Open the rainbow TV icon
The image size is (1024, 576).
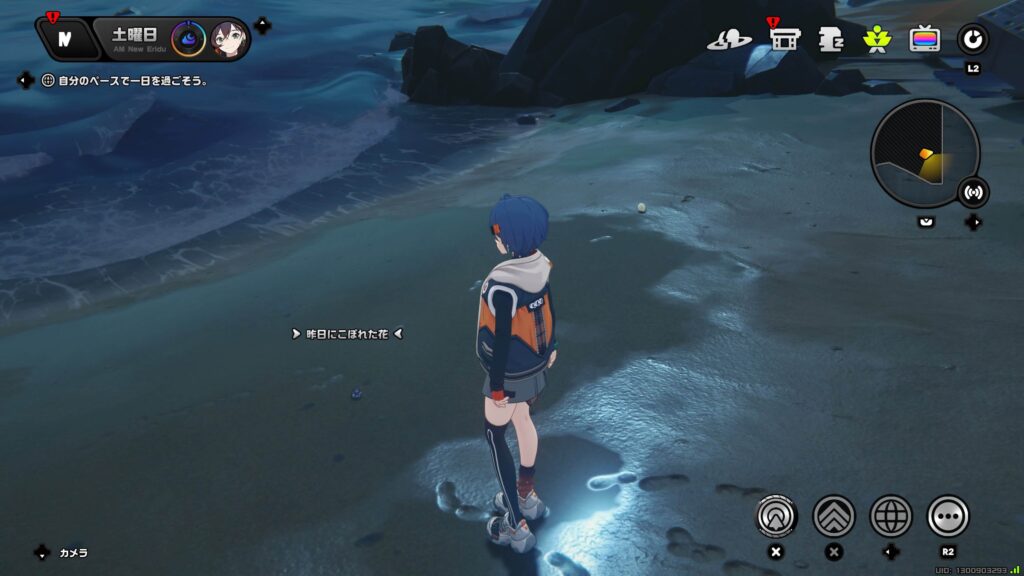924,40
